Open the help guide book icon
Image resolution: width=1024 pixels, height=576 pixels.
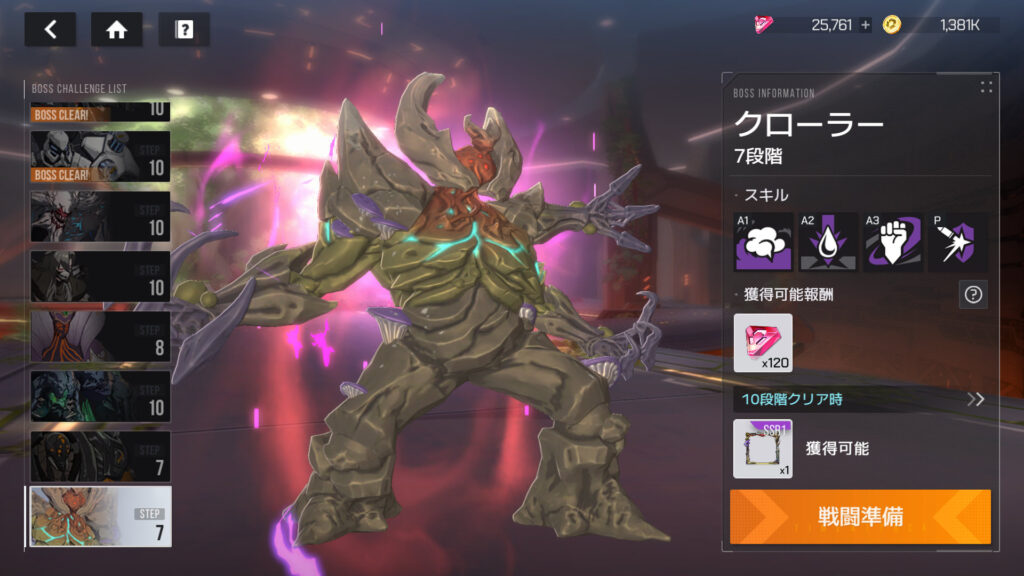184,29
